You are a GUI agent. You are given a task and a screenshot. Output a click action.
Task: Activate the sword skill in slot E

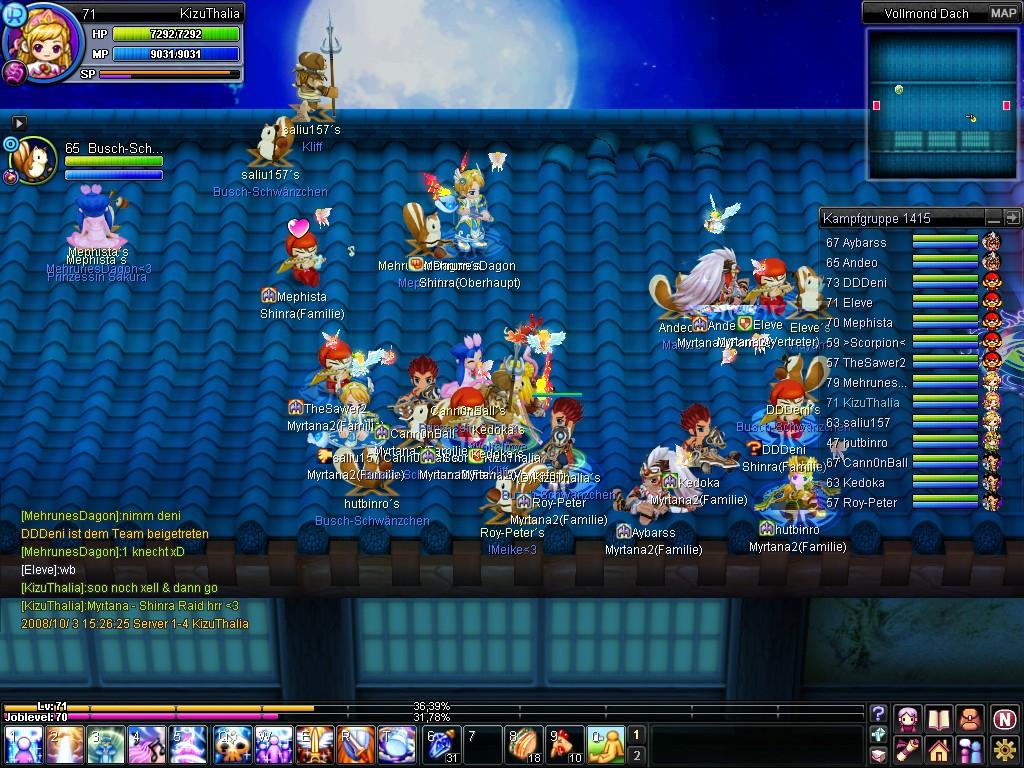pos(314,746)
